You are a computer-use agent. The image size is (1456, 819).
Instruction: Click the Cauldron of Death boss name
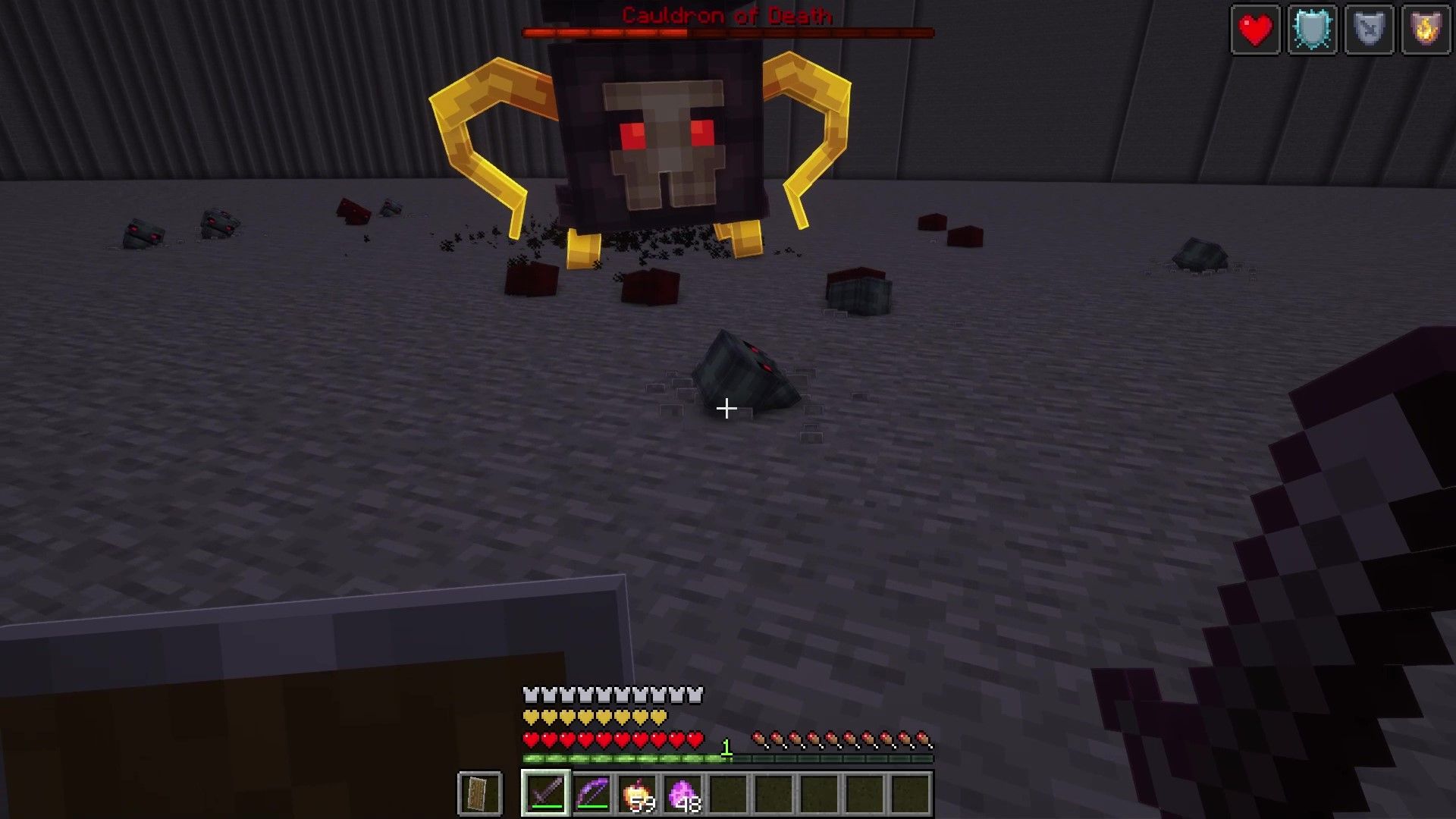tap(726, 15)
